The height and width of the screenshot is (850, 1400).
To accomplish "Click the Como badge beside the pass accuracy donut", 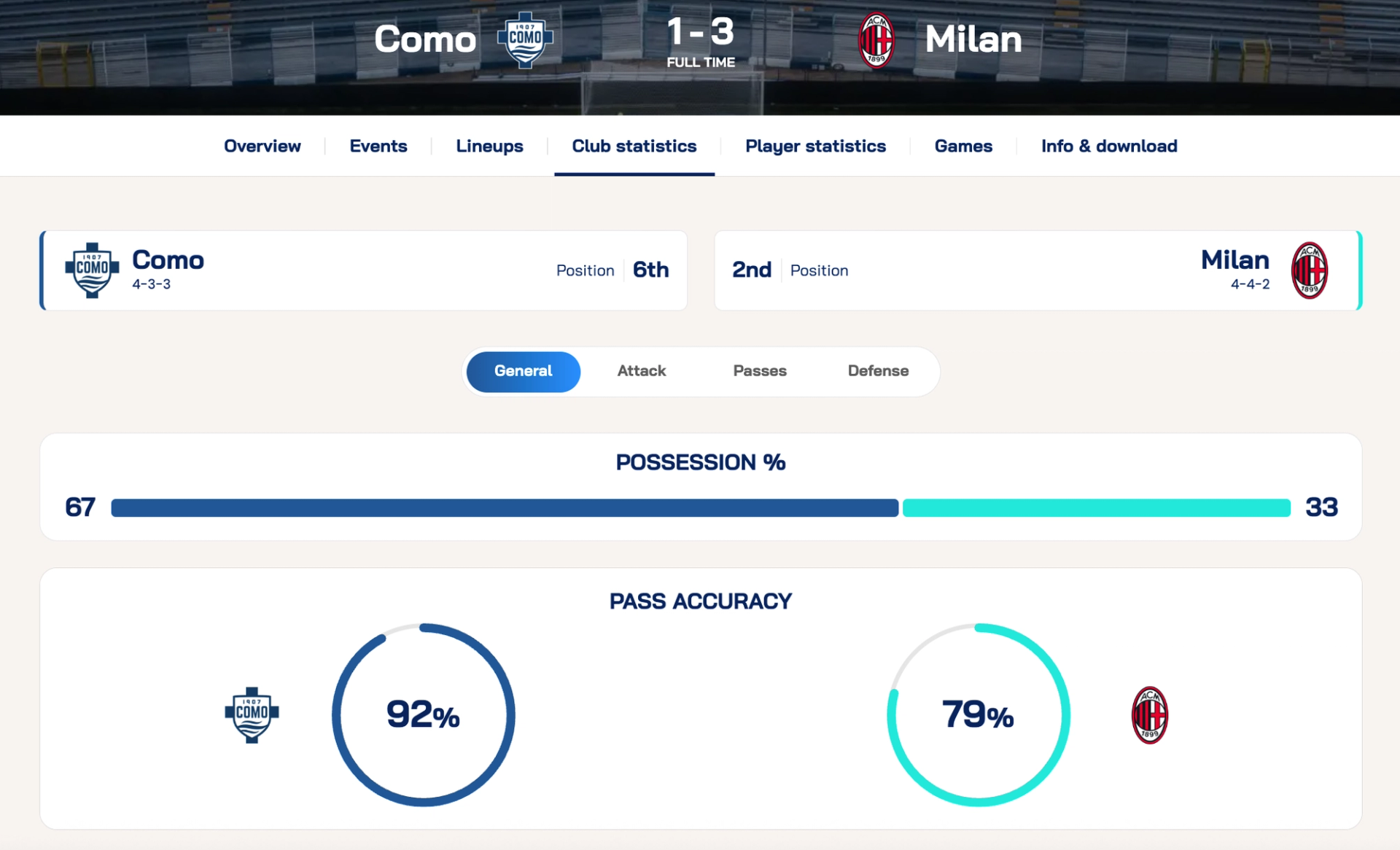I will pos(252,715).
